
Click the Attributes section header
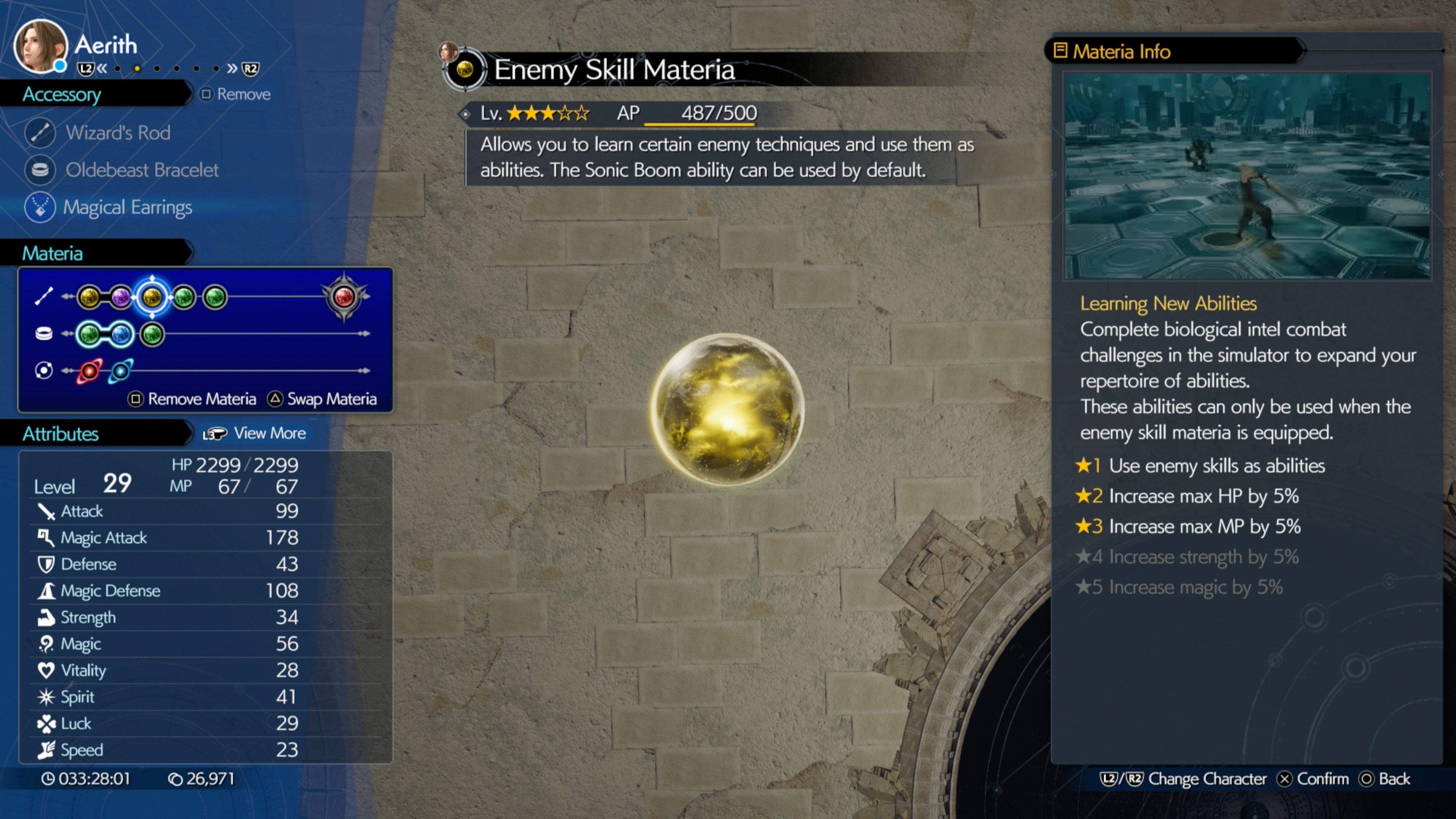point(61,433)
